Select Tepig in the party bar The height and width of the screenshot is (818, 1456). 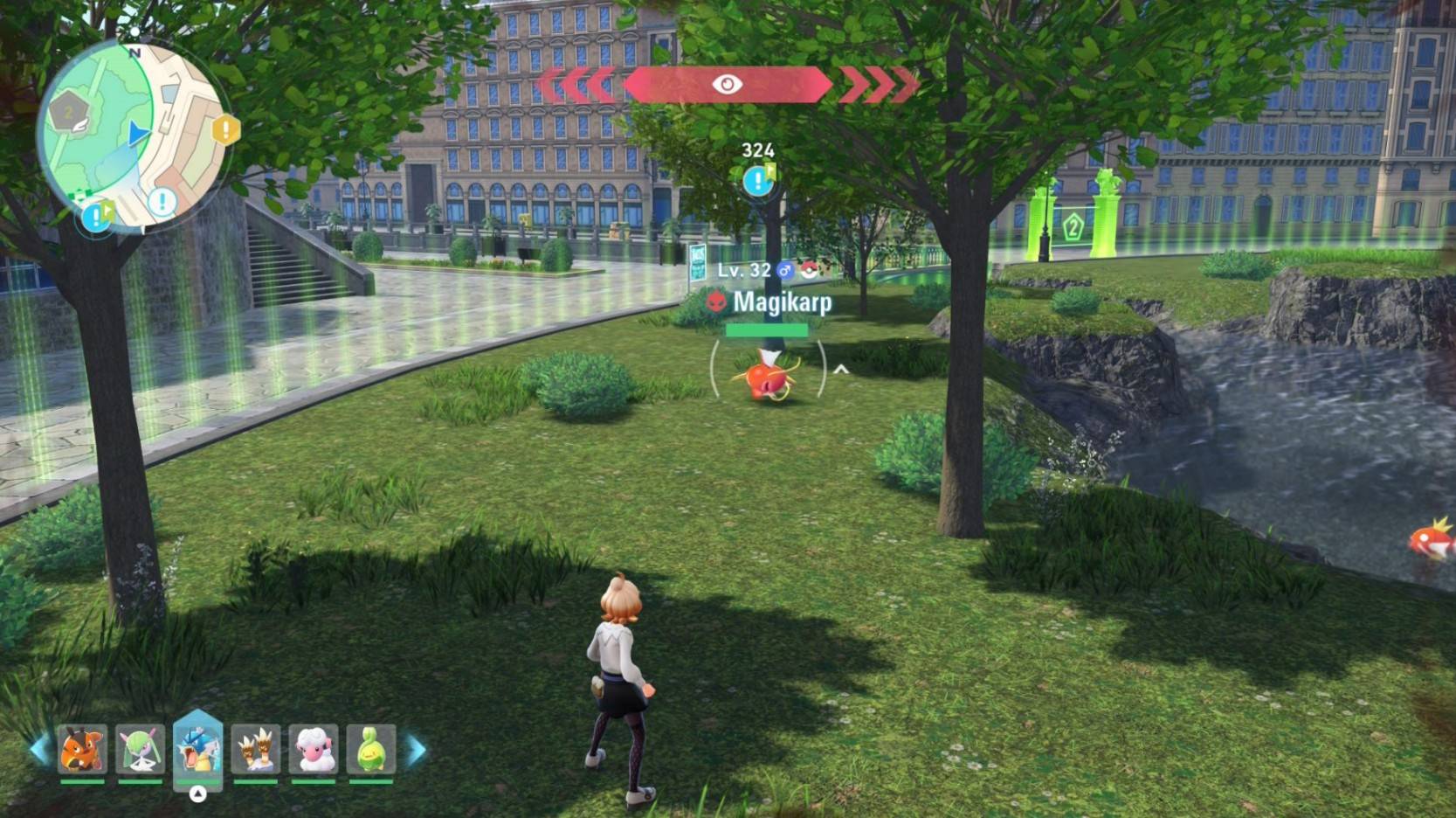82,750
